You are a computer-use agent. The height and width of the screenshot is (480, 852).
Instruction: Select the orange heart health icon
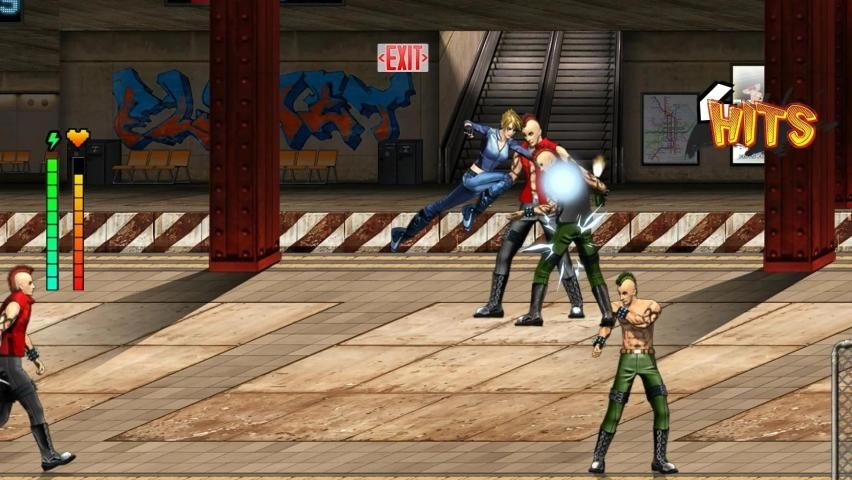click(78, 138)
